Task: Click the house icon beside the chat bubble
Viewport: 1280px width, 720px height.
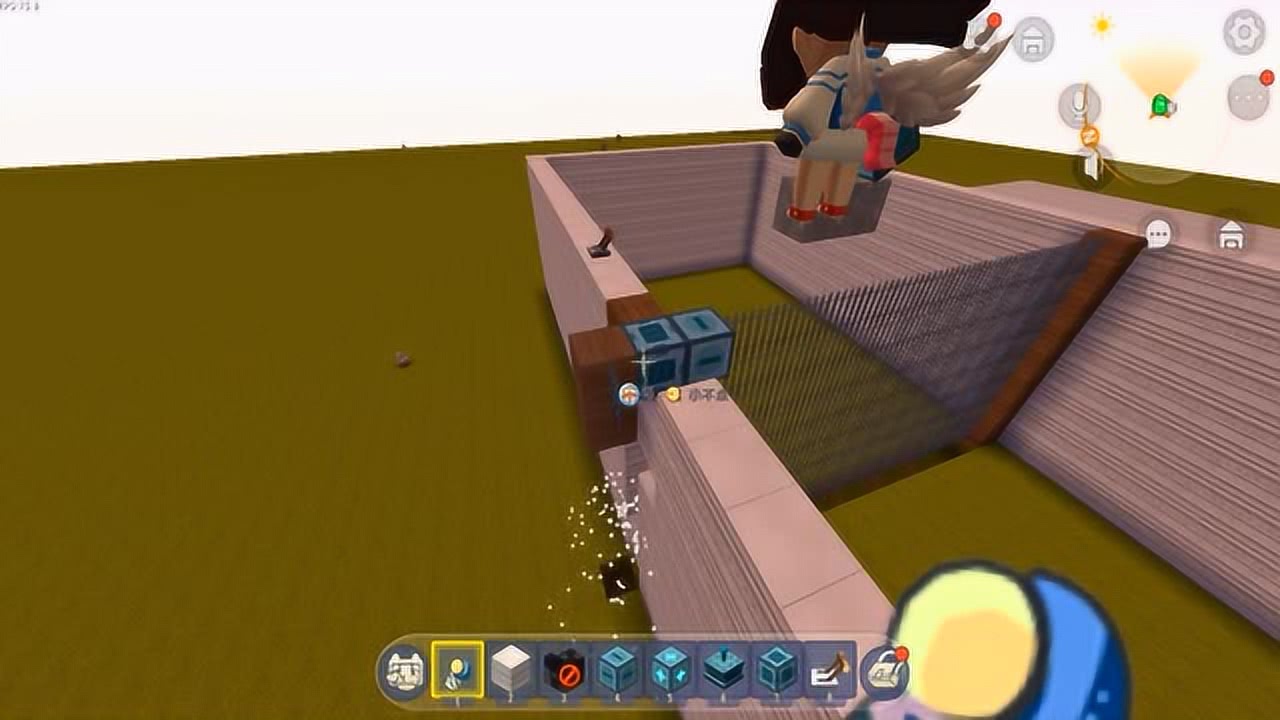Action: coord(1231,235)
